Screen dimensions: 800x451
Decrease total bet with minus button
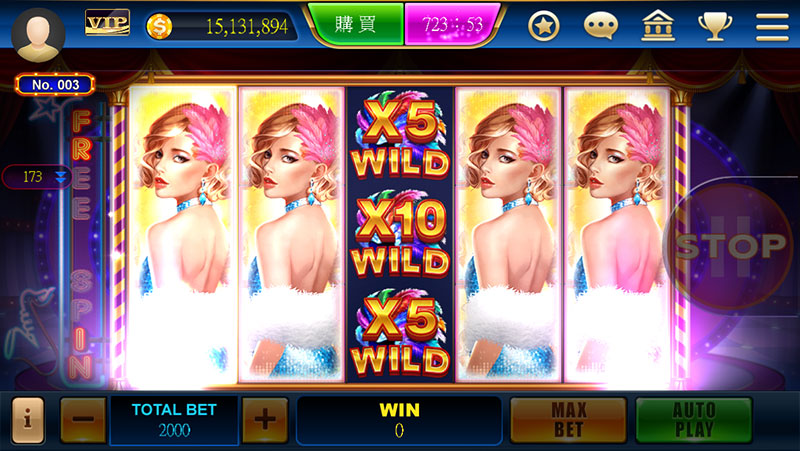83,420
